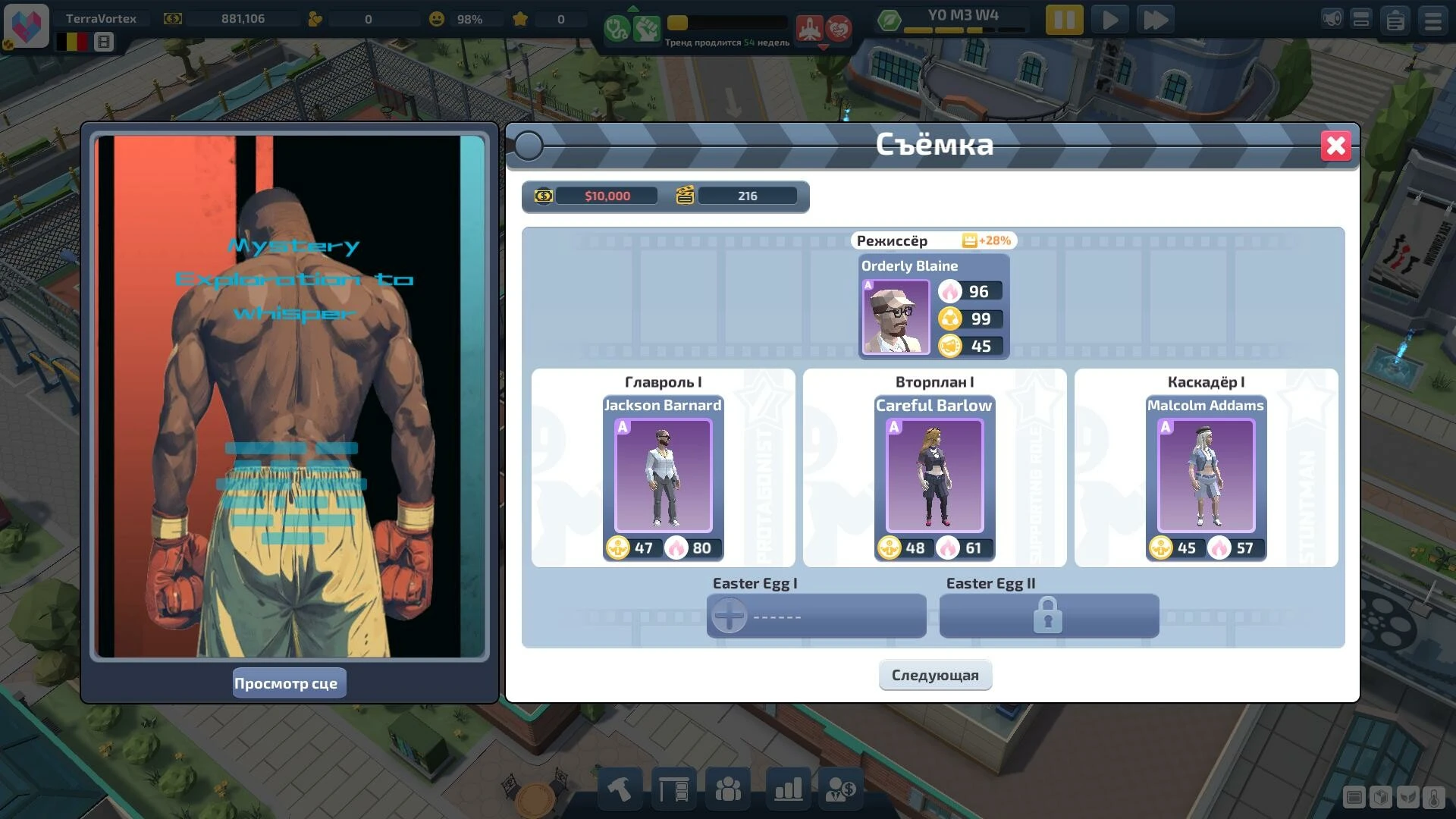Select the Главроль I role section
1456x819 pixels.
[x=663, y=382]
